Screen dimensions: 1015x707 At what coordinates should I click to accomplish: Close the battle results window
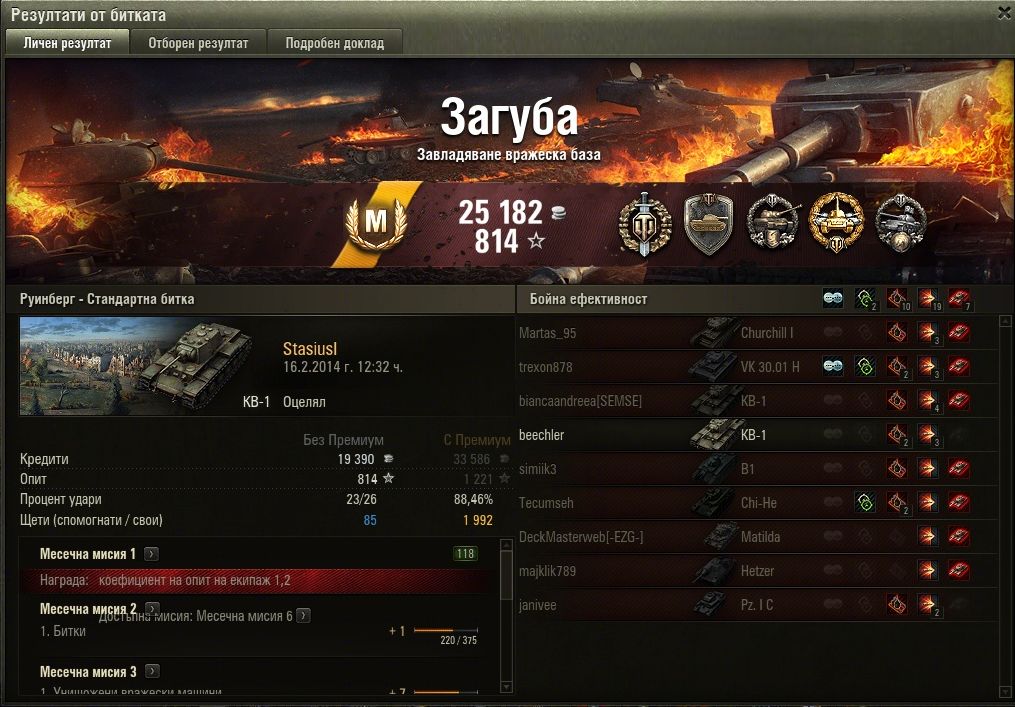tap(1004, 12)
